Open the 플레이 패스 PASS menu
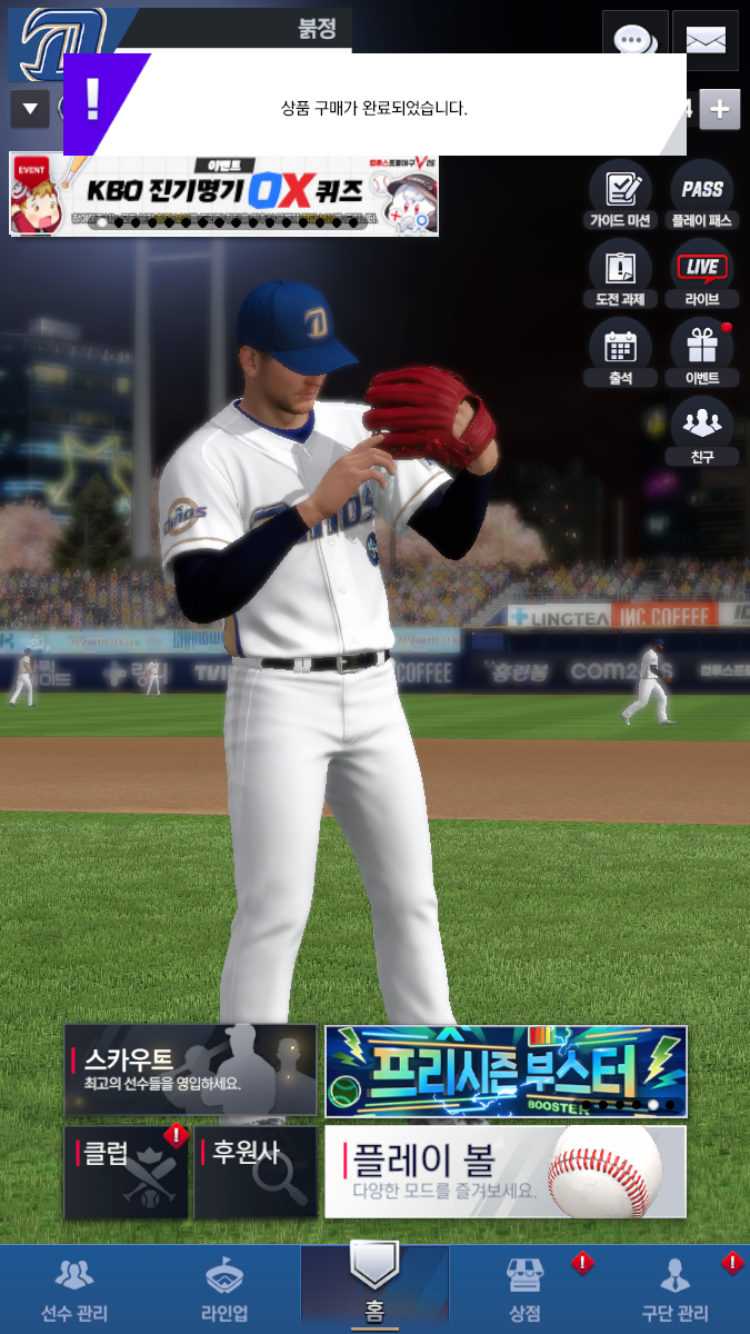Image resolution: width=750 pixels, height=1334 pixels. [x=702, y=195]
